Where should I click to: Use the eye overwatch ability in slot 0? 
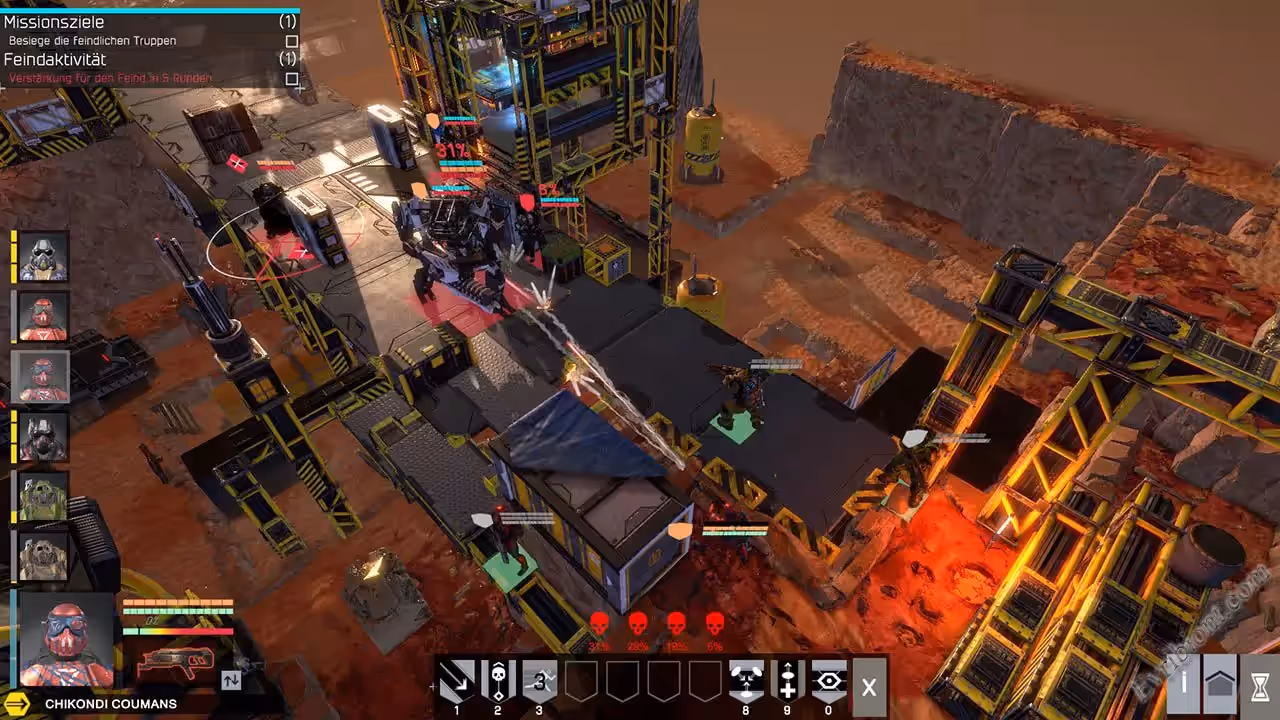828,680
